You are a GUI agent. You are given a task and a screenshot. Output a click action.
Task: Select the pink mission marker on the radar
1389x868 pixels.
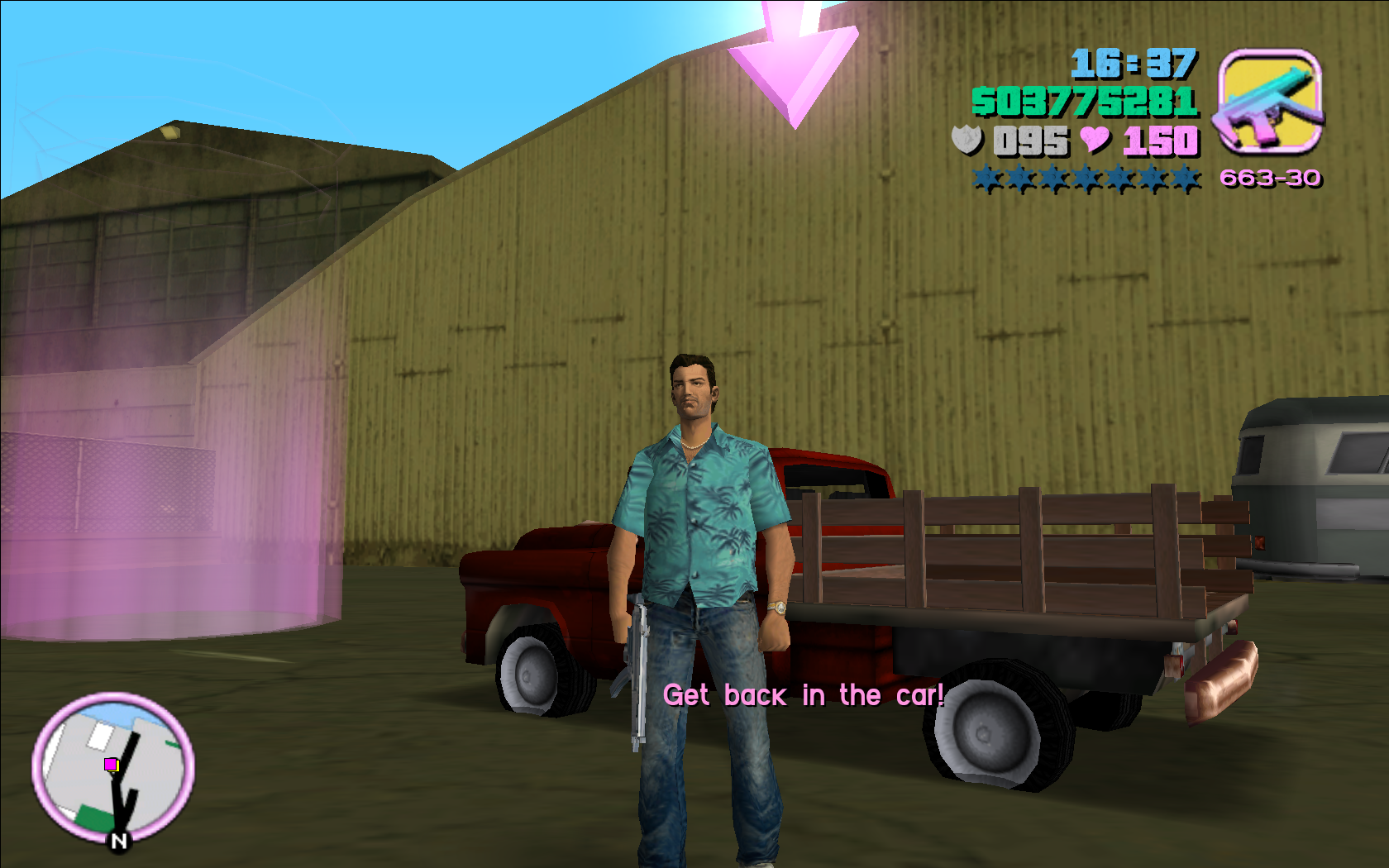[111, 765]
